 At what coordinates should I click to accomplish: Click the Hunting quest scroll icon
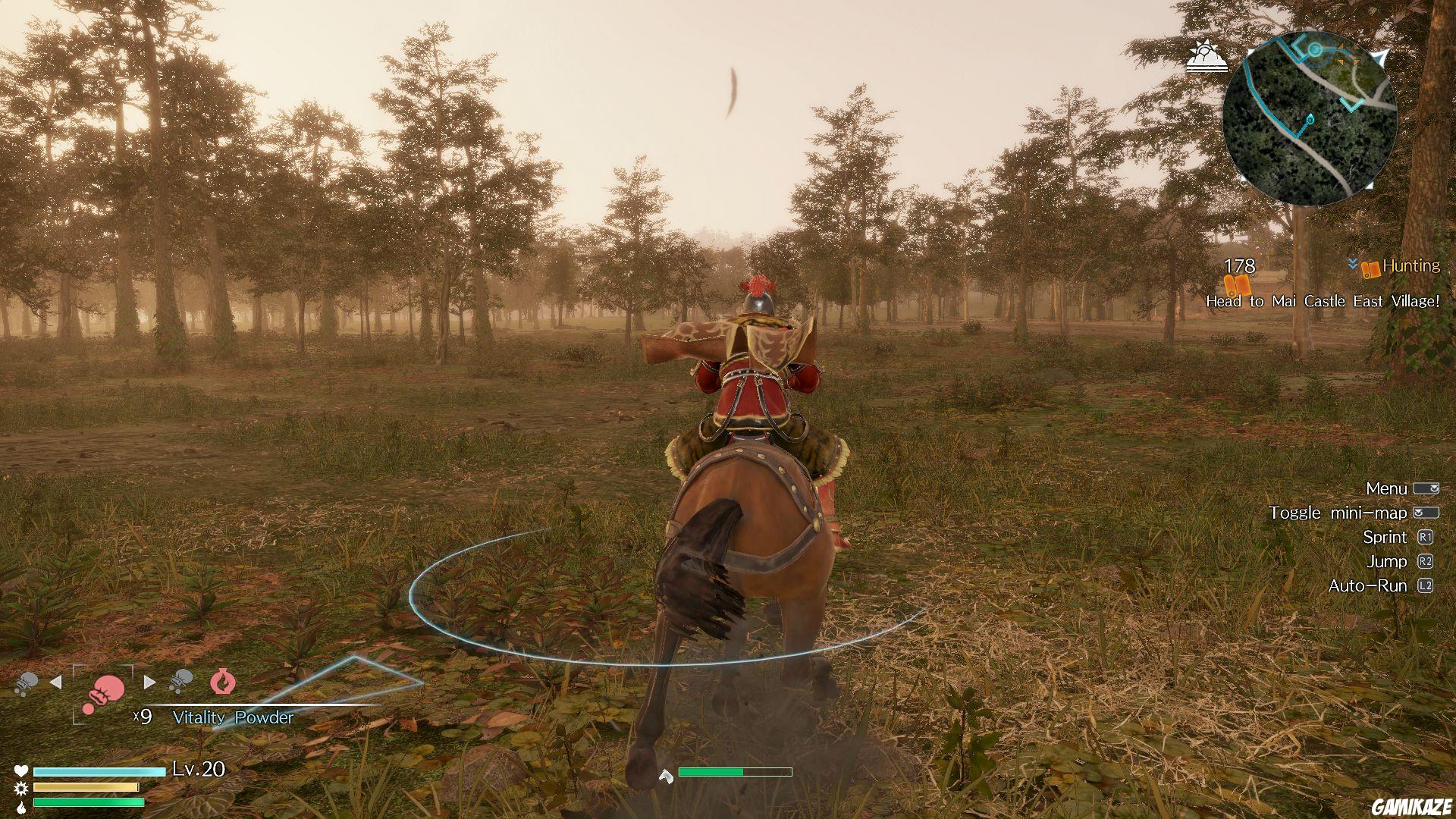(1370, 269)
